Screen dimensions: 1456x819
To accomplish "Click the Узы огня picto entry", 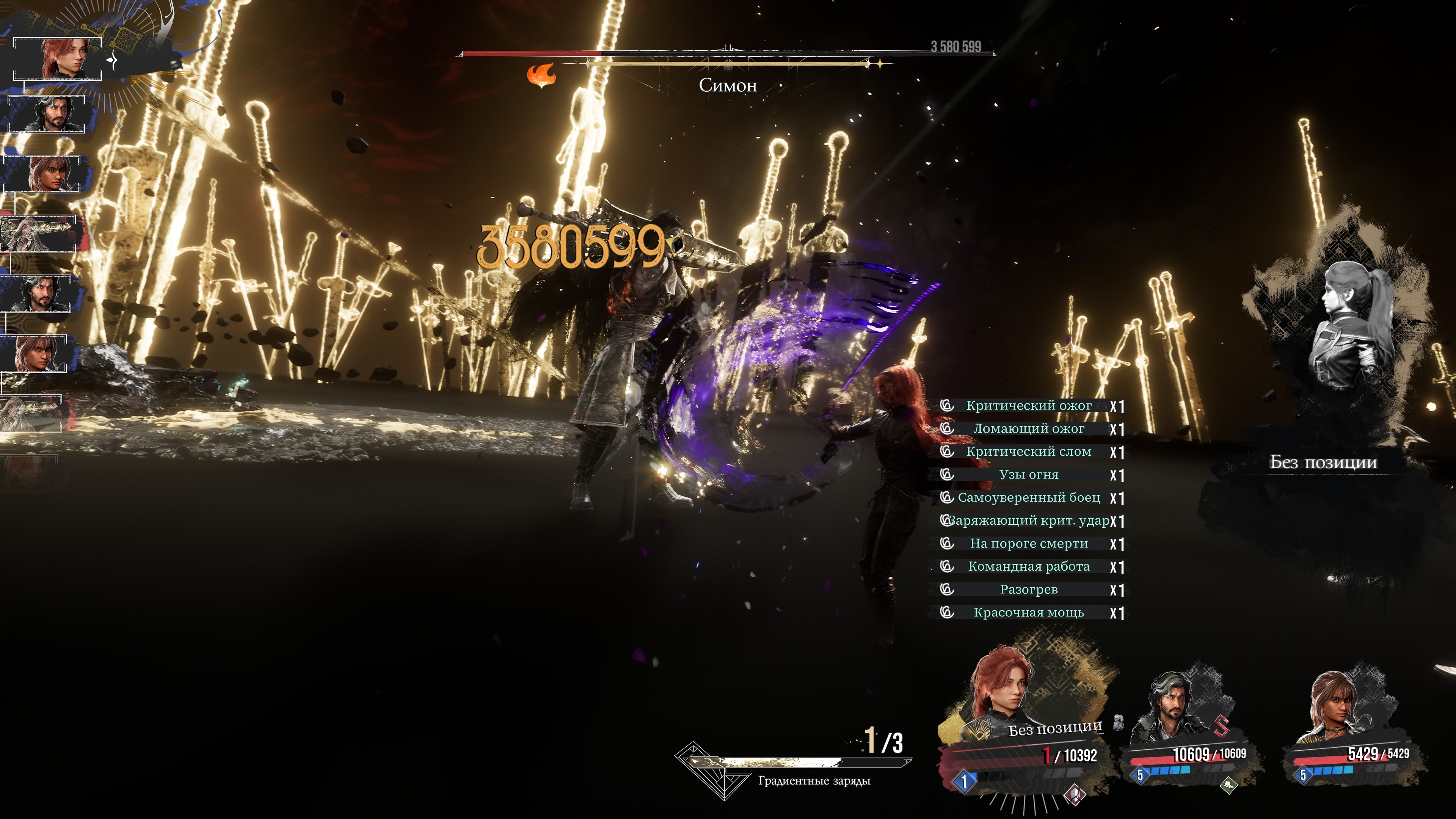I will tap(1028, 475).
